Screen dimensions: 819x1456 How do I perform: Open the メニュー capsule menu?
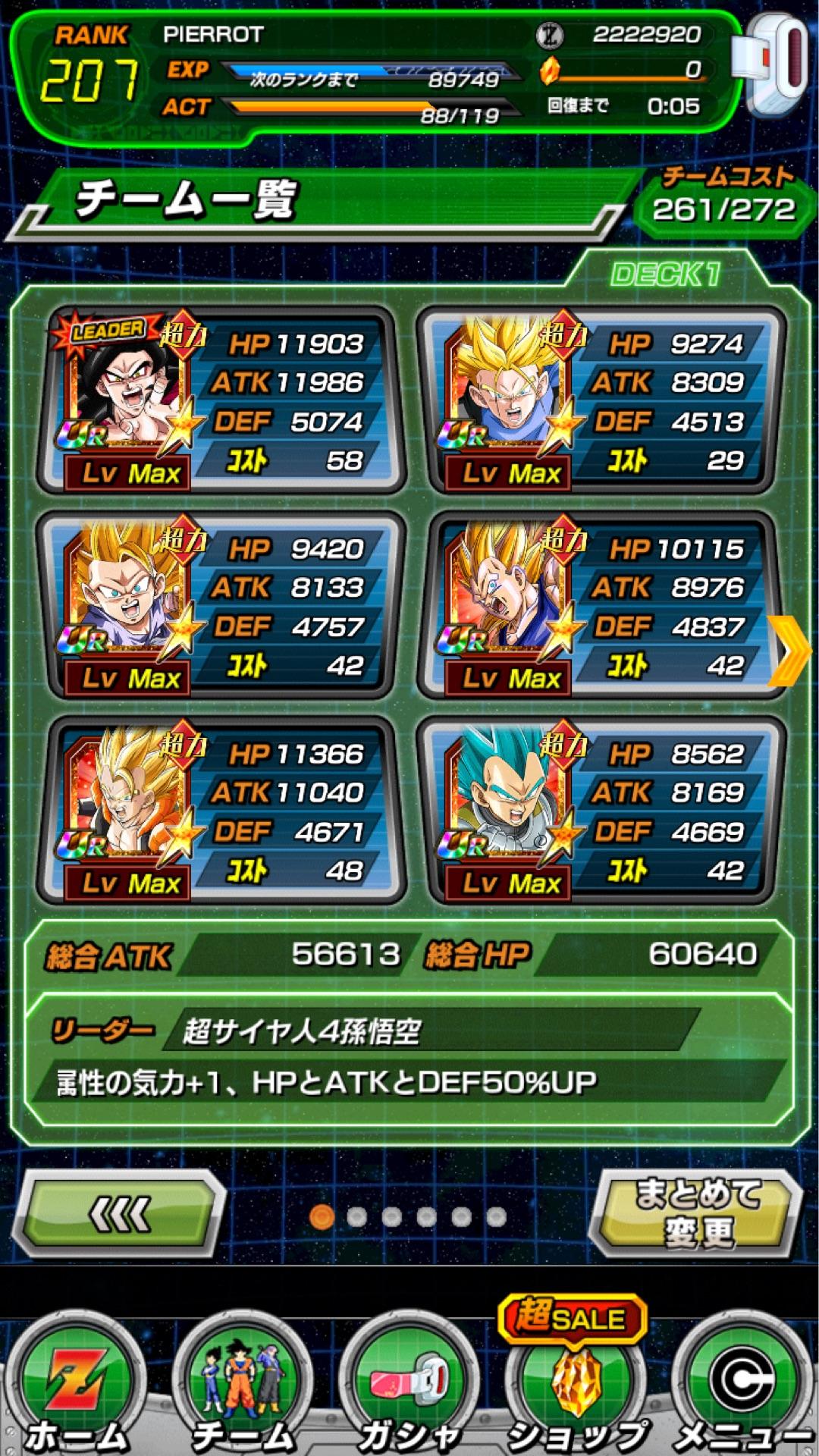pyautogui.click(x=740, y=1386)
